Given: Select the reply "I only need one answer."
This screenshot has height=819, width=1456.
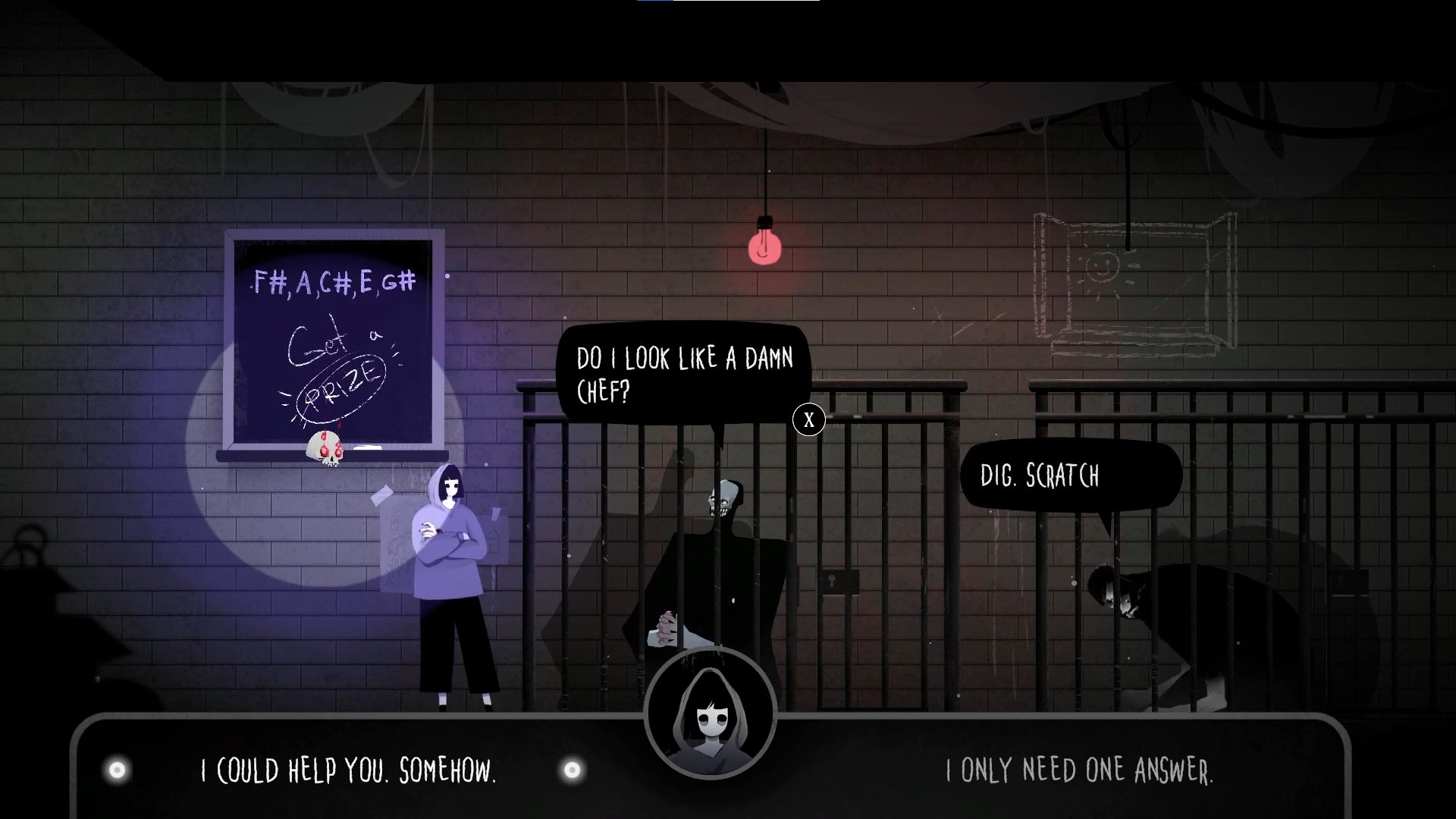Looking at the screenshot, I should click(1078, 771).
